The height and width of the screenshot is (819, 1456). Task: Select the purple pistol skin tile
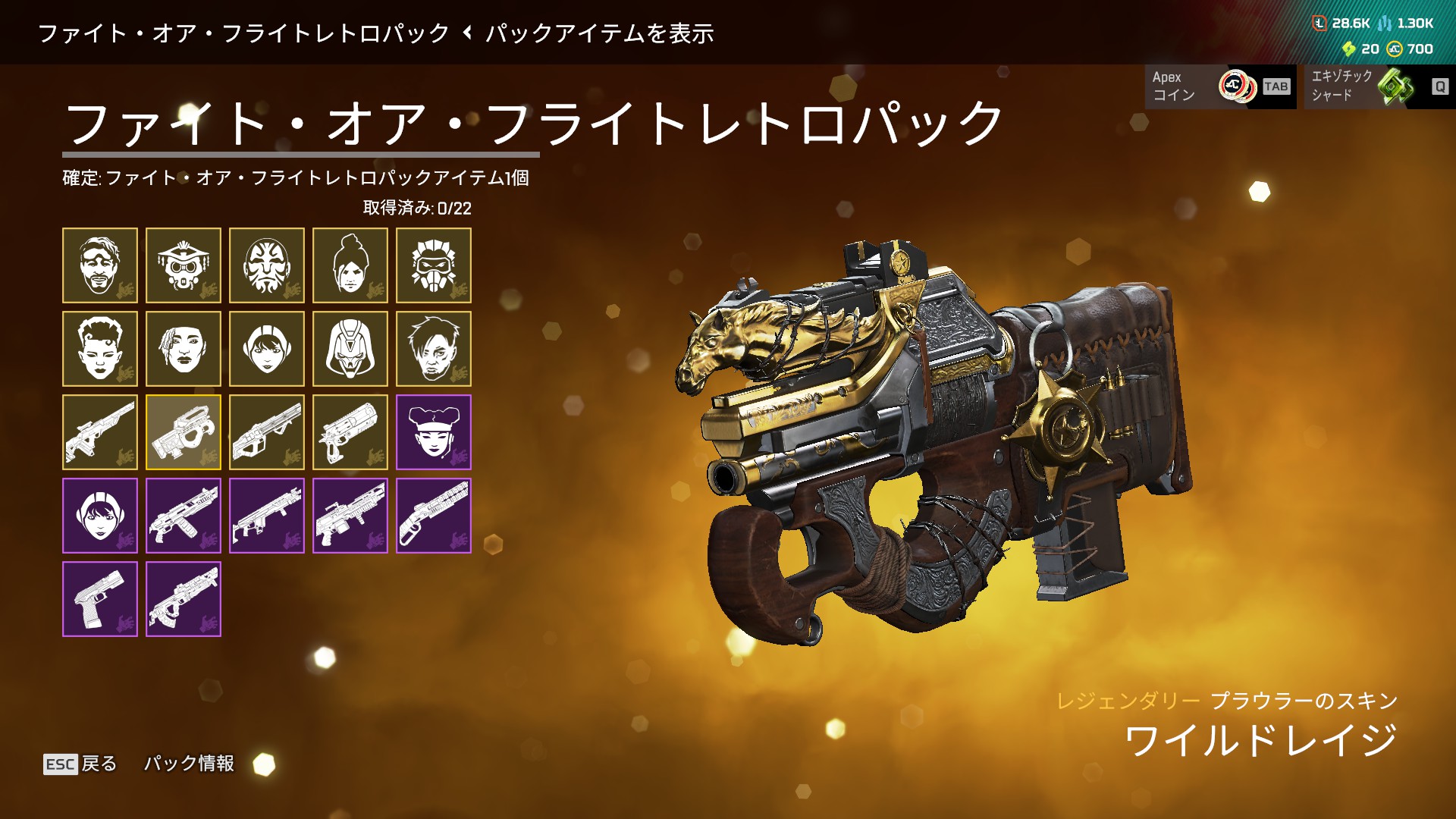tap(100, 599)
